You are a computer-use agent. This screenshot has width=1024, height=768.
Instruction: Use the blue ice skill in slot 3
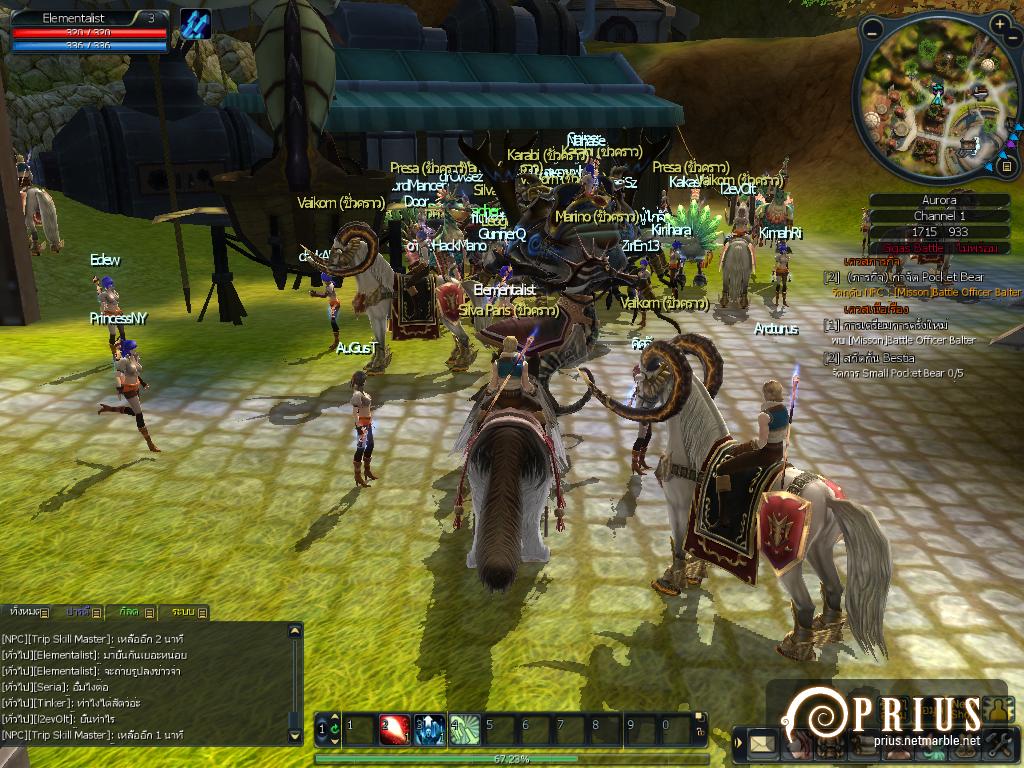(429, 729)
